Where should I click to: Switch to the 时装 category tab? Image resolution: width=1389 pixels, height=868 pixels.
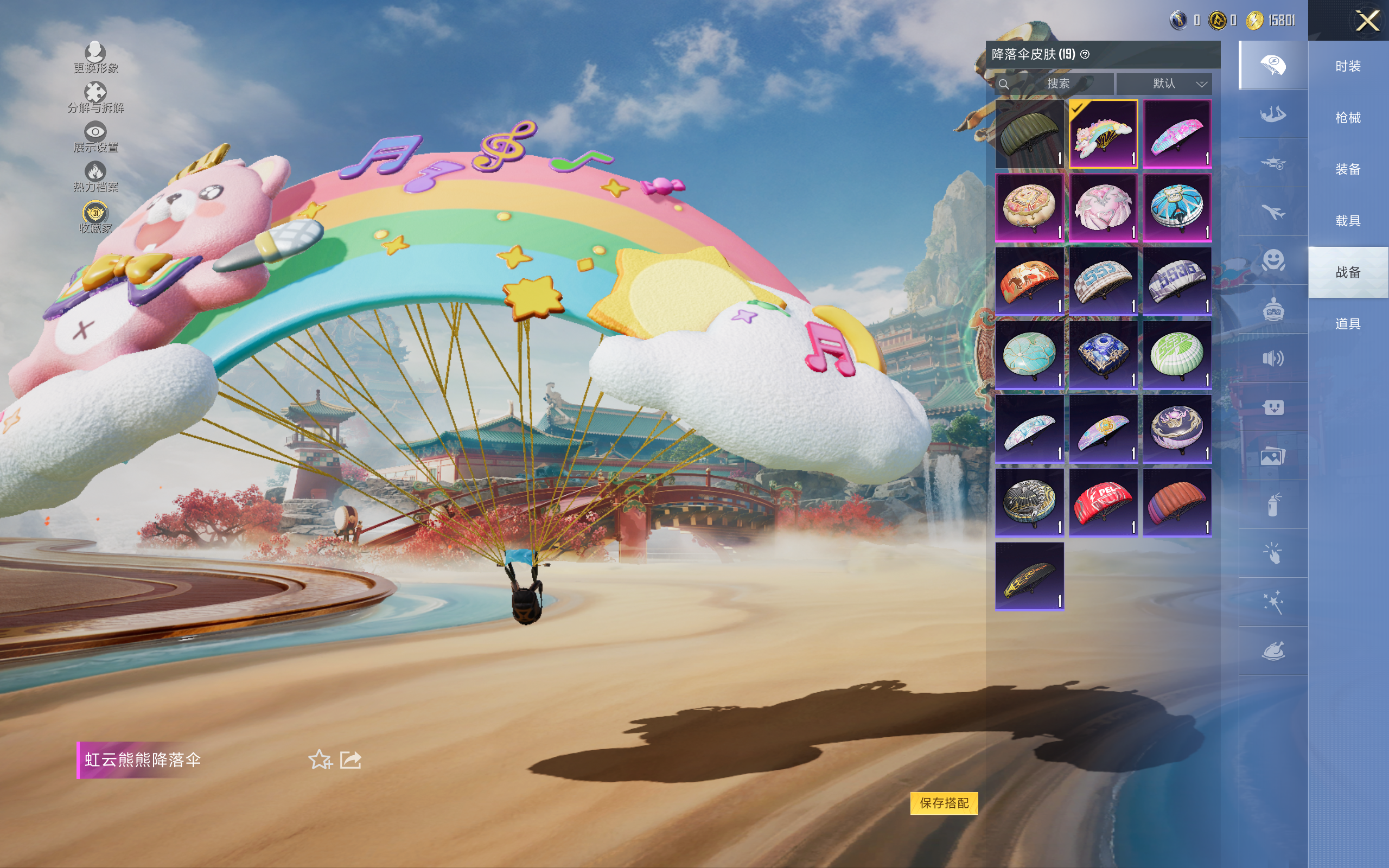[1348, 66]
